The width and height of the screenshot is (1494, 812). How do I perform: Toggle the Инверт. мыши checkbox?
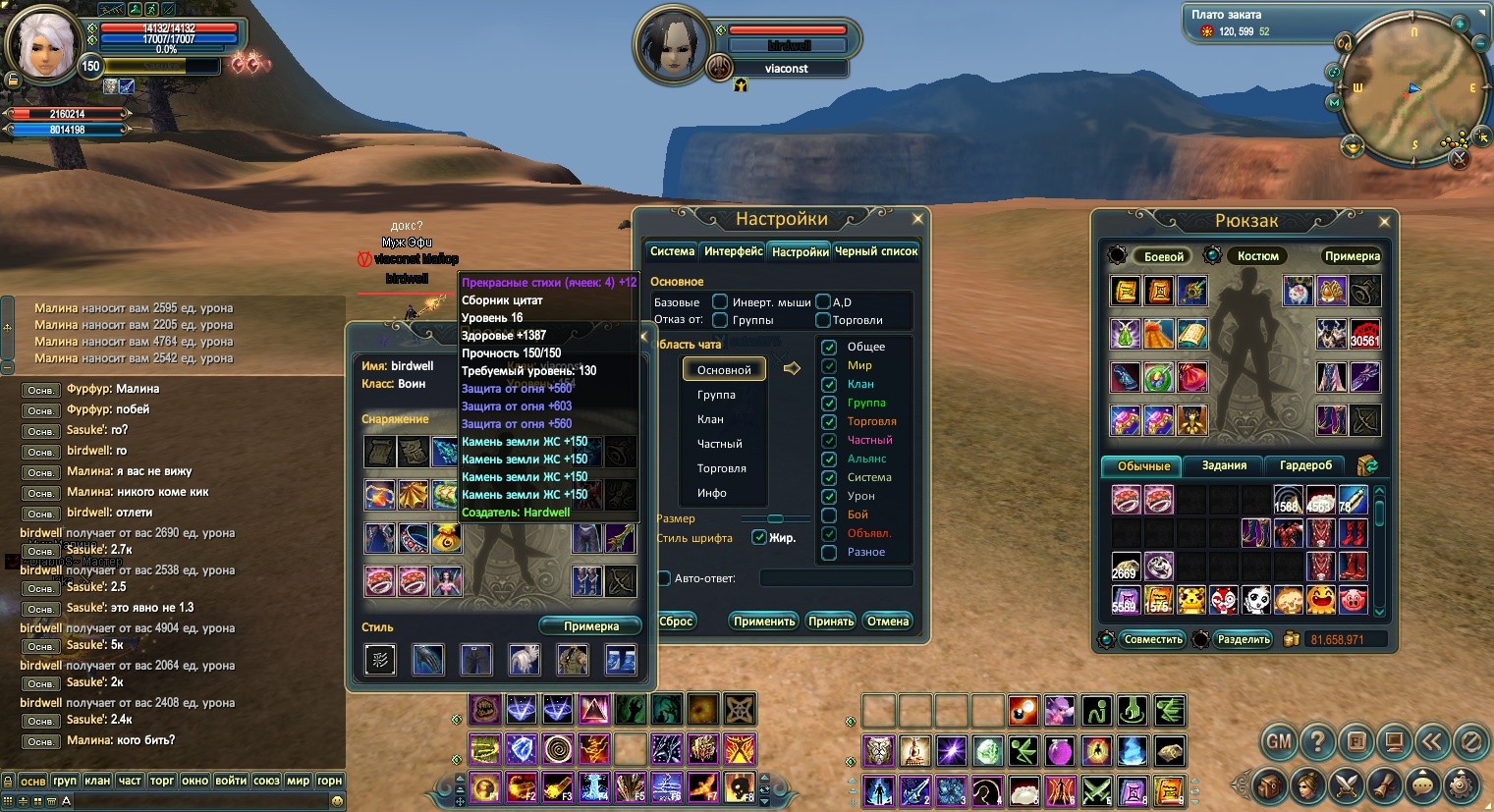tap(720, 301)
